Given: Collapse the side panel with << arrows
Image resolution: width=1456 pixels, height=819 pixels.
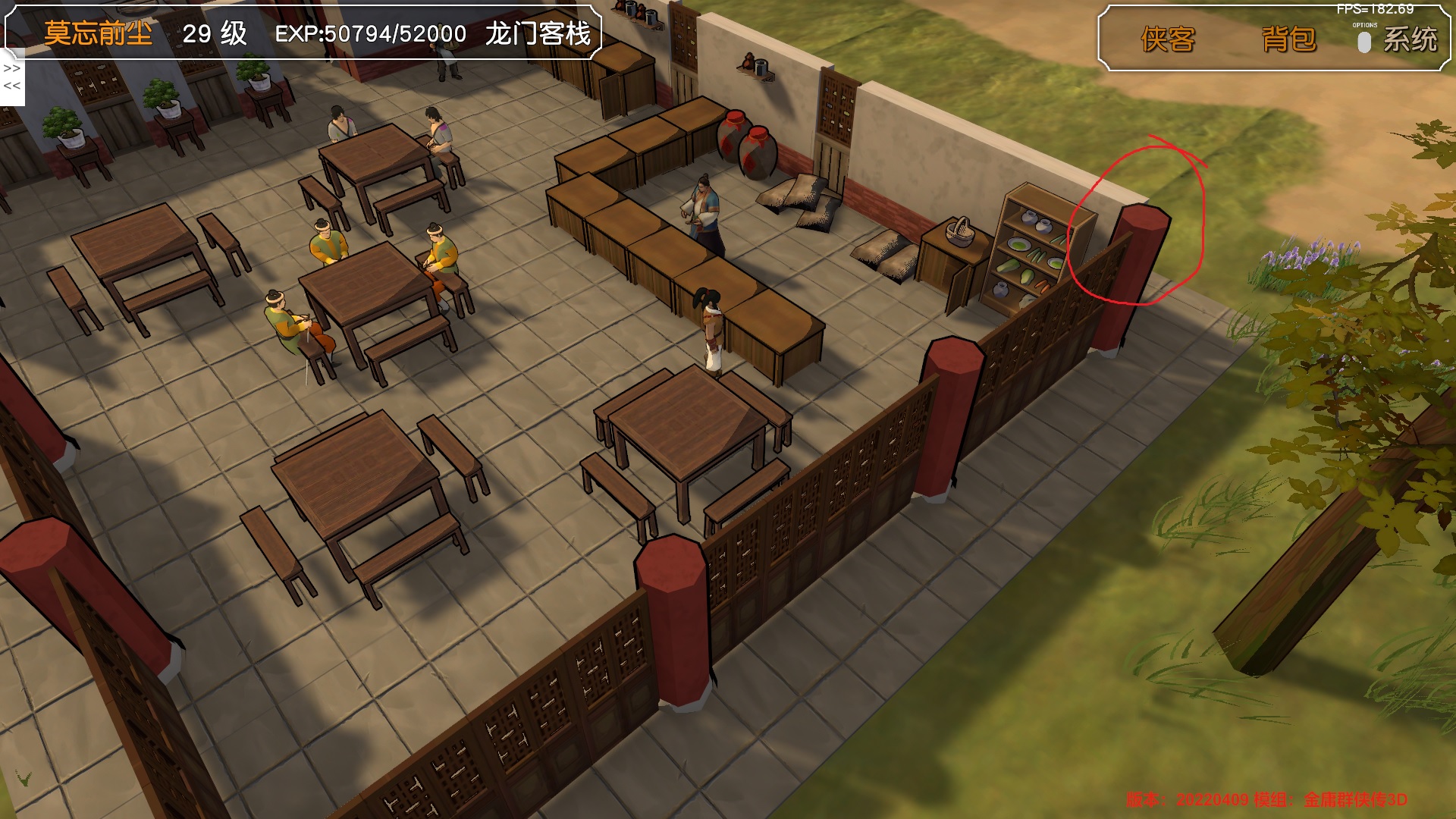Looking at the screenshot, I should point(12,86).
